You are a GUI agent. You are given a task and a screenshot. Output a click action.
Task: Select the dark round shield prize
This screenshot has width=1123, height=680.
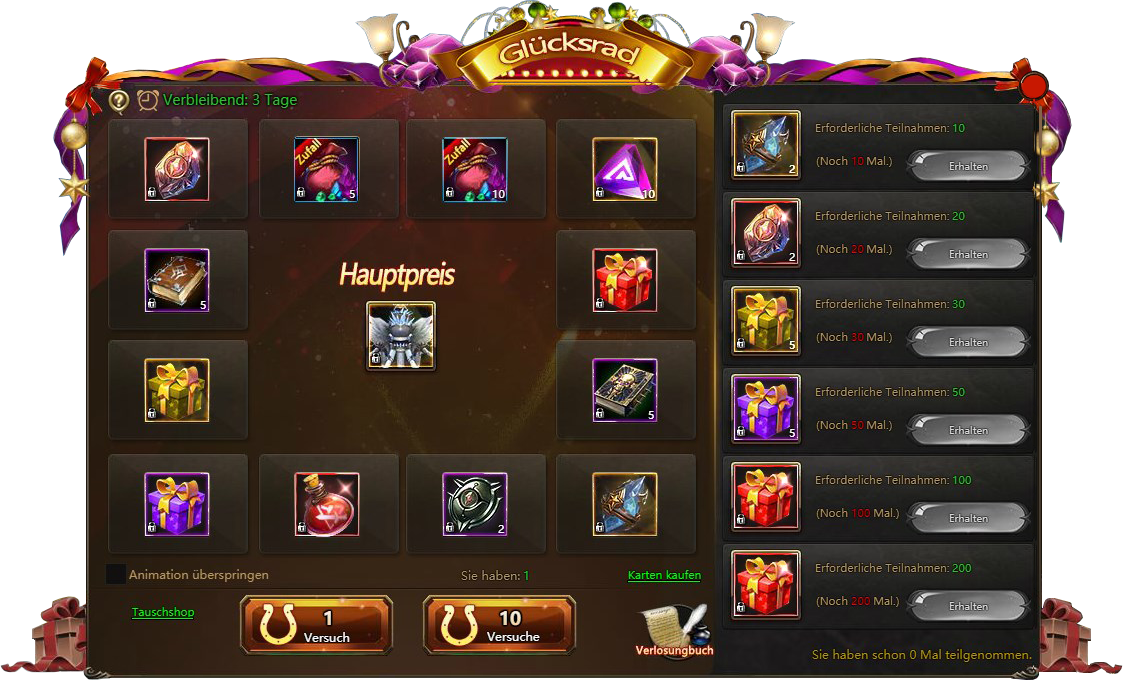[475, 504]
